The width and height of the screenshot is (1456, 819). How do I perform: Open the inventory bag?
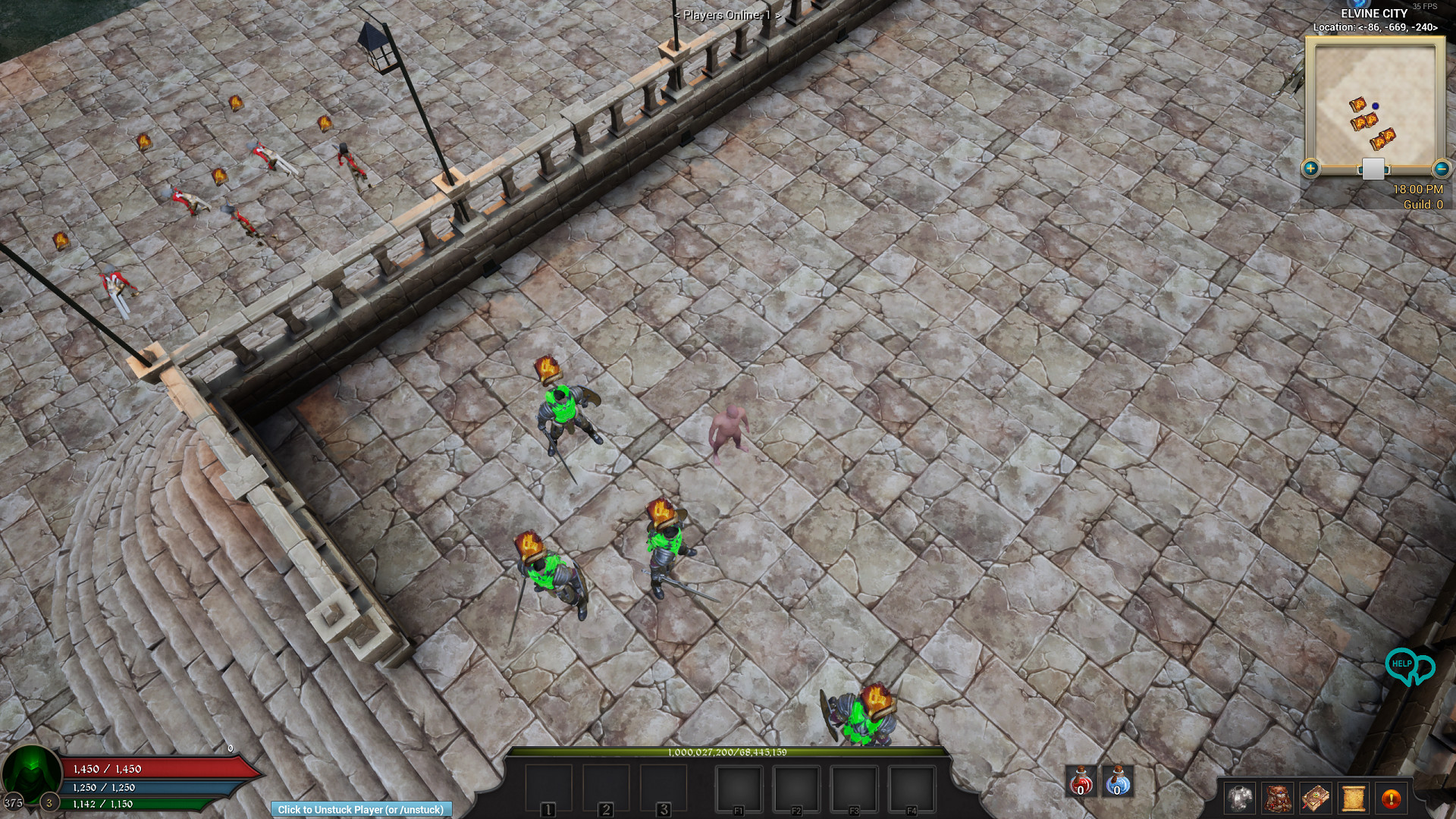[x=1278, y=799]
